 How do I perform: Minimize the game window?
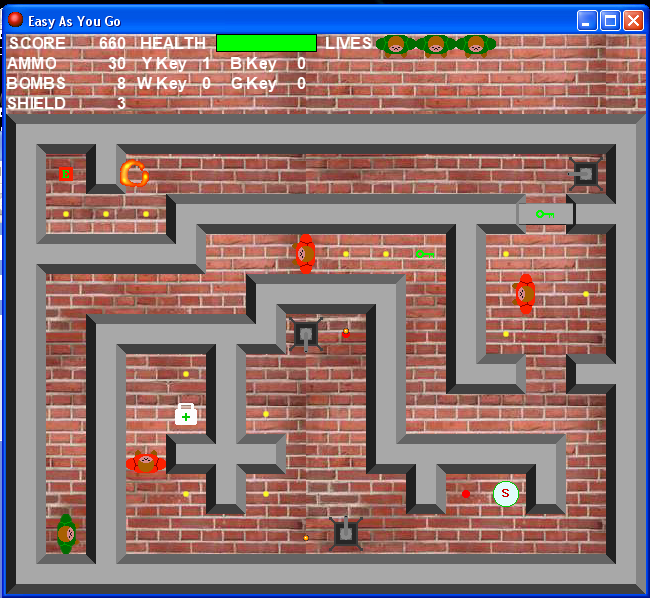click(x=587, y=20)
